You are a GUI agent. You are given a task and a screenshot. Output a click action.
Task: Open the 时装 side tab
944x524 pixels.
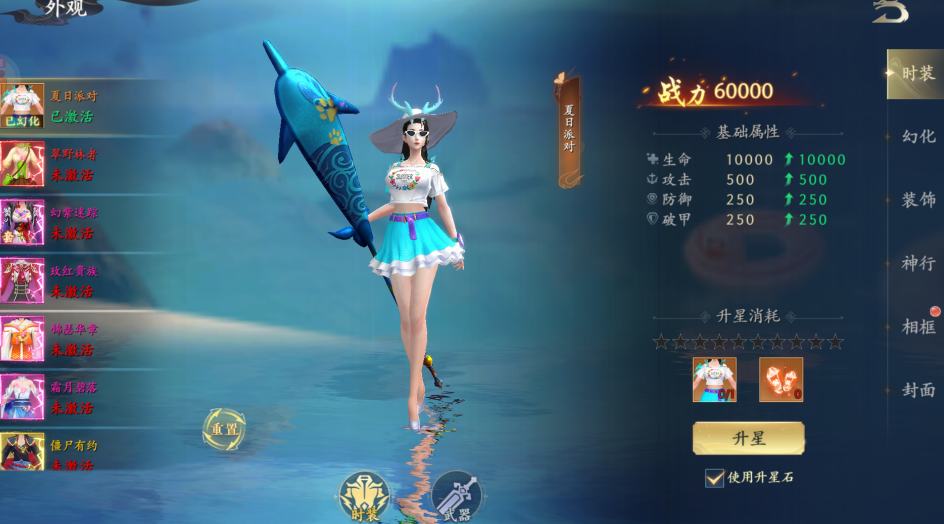(916, 74)
